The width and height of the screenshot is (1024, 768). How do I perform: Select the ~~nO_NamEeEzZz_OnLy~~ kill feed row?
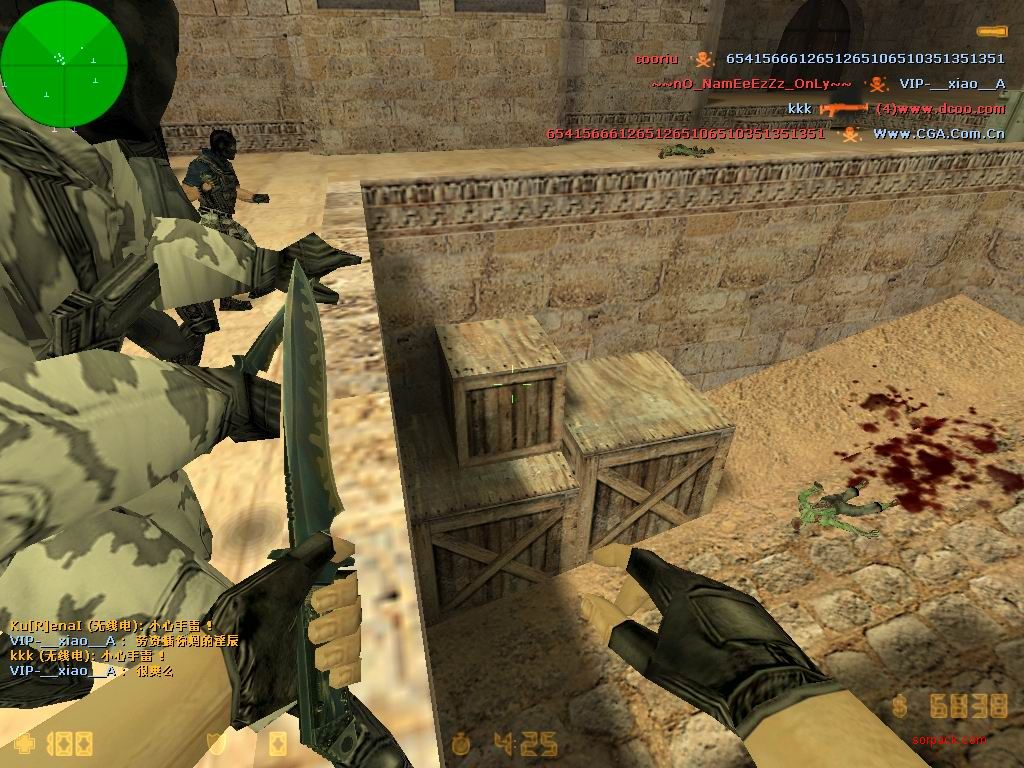(827, 84)
